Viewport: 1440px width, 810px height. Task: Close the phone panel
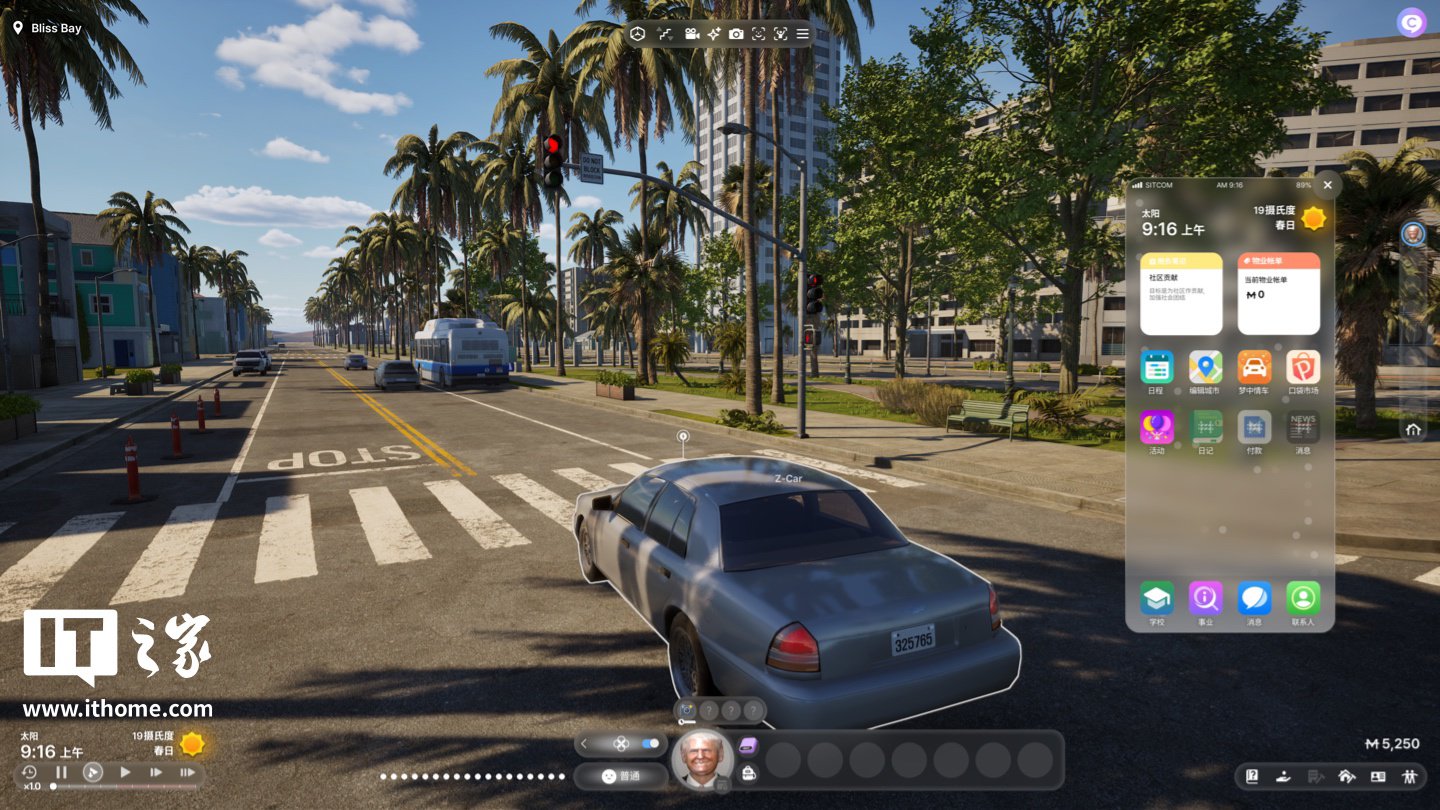(1327, 185)
